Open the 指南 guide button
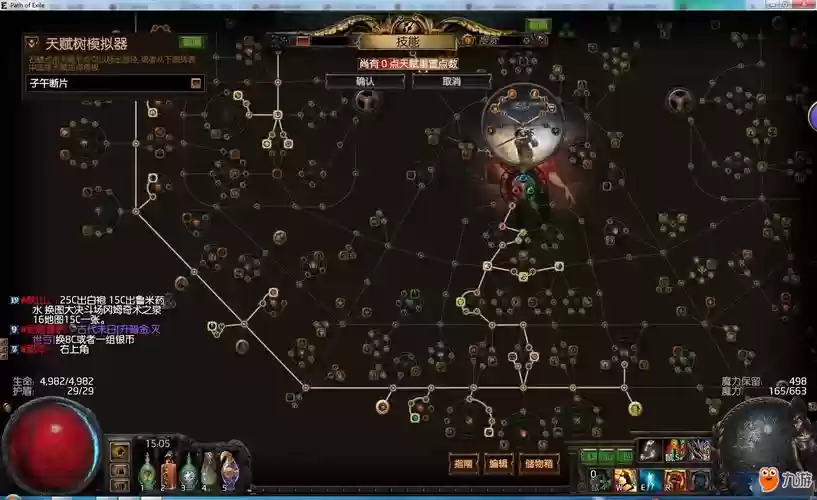817x500 pixels. click(x=464, y=464)
